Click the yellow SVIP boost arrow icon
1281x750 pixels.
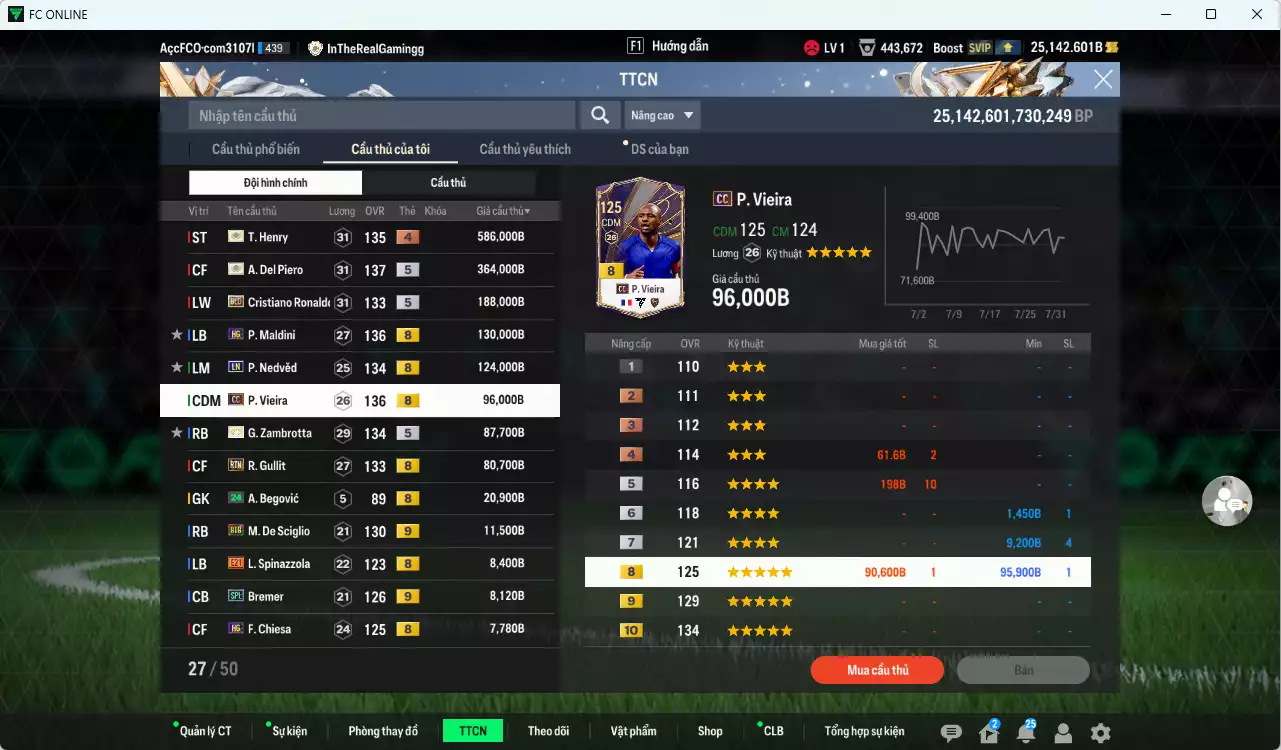coord(1008,46)
